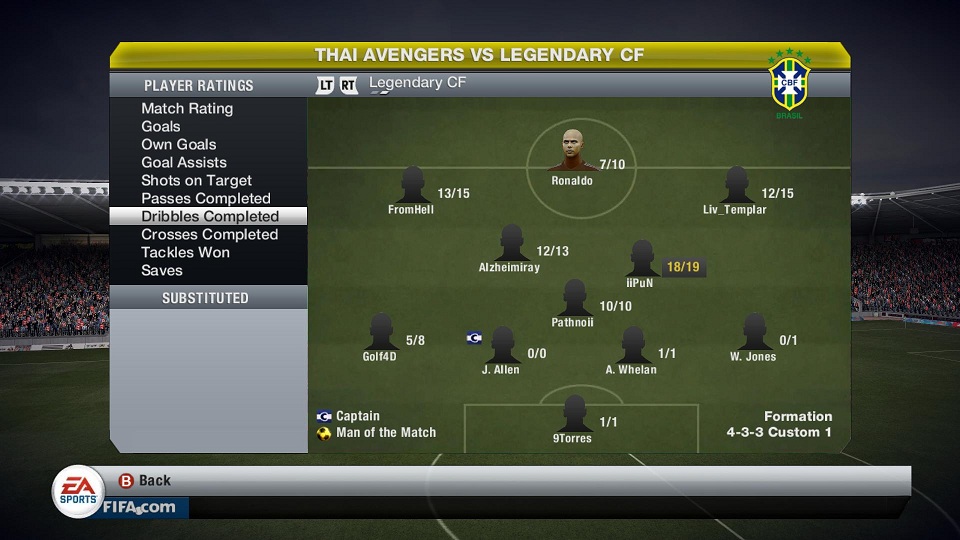Open the Crosses Completed statistic

click(209, 234)
